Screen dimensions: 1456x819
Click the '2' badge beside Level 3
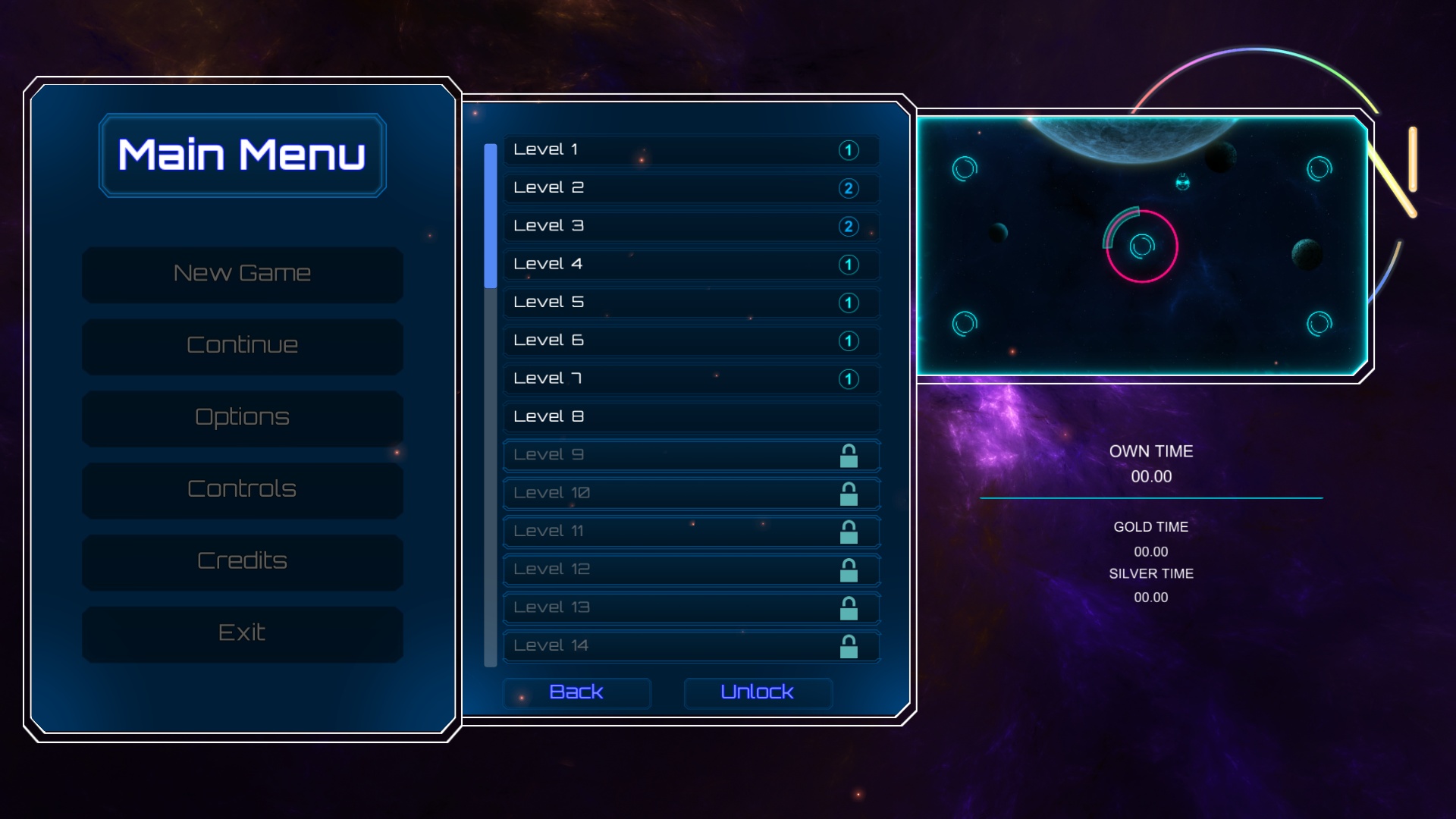point(847,226)
